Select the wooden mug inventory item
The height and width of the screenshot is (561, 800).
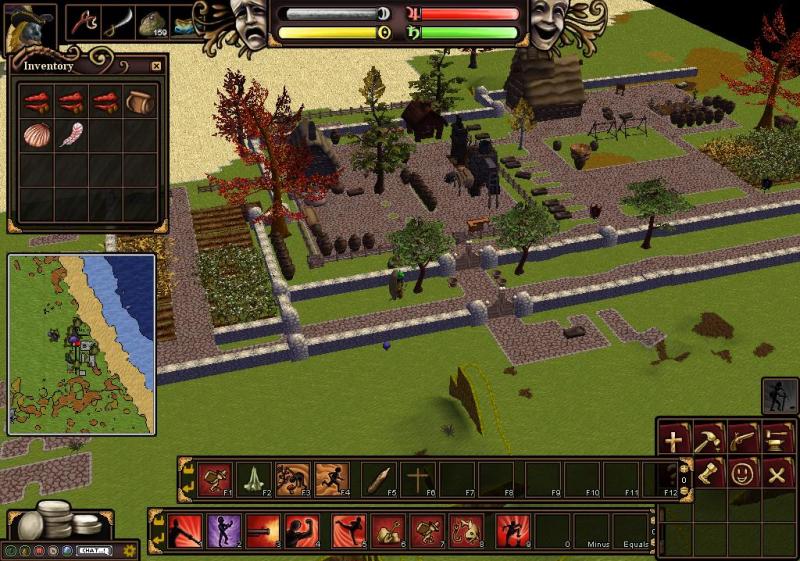coord(139,101)
